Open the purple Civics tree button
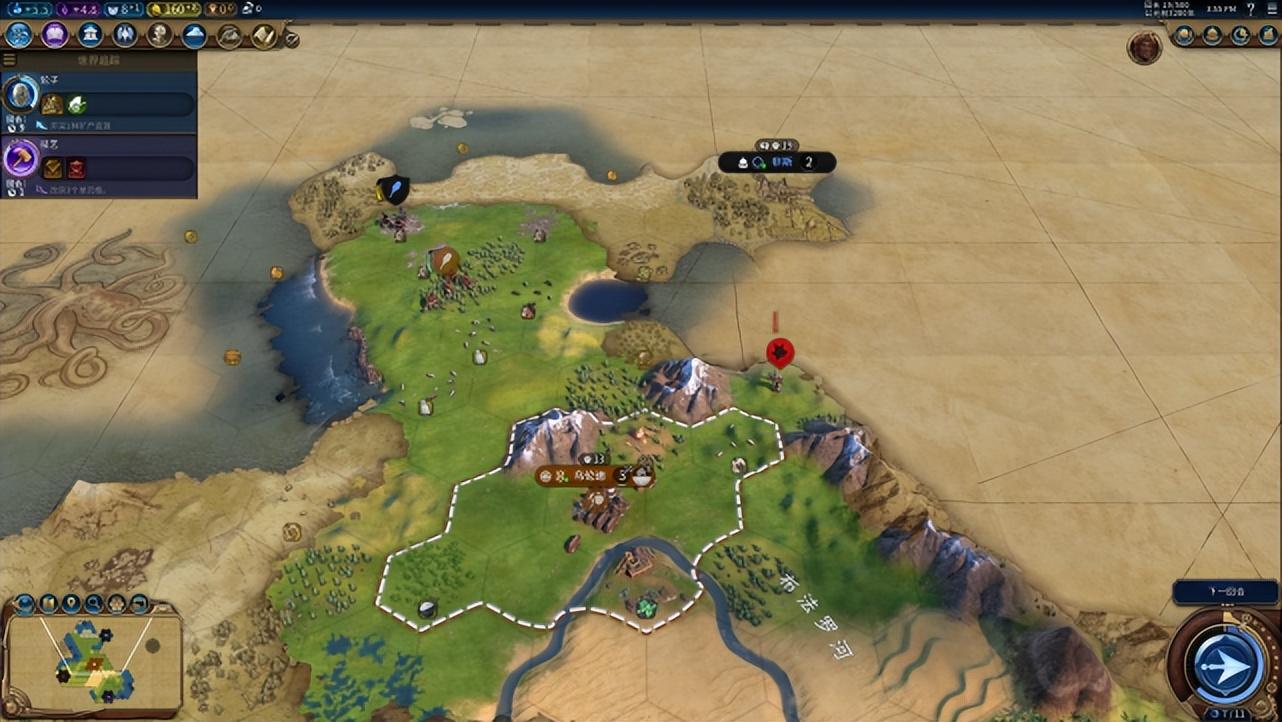Viewport: 1282px width, 722px height. [54, 35]
